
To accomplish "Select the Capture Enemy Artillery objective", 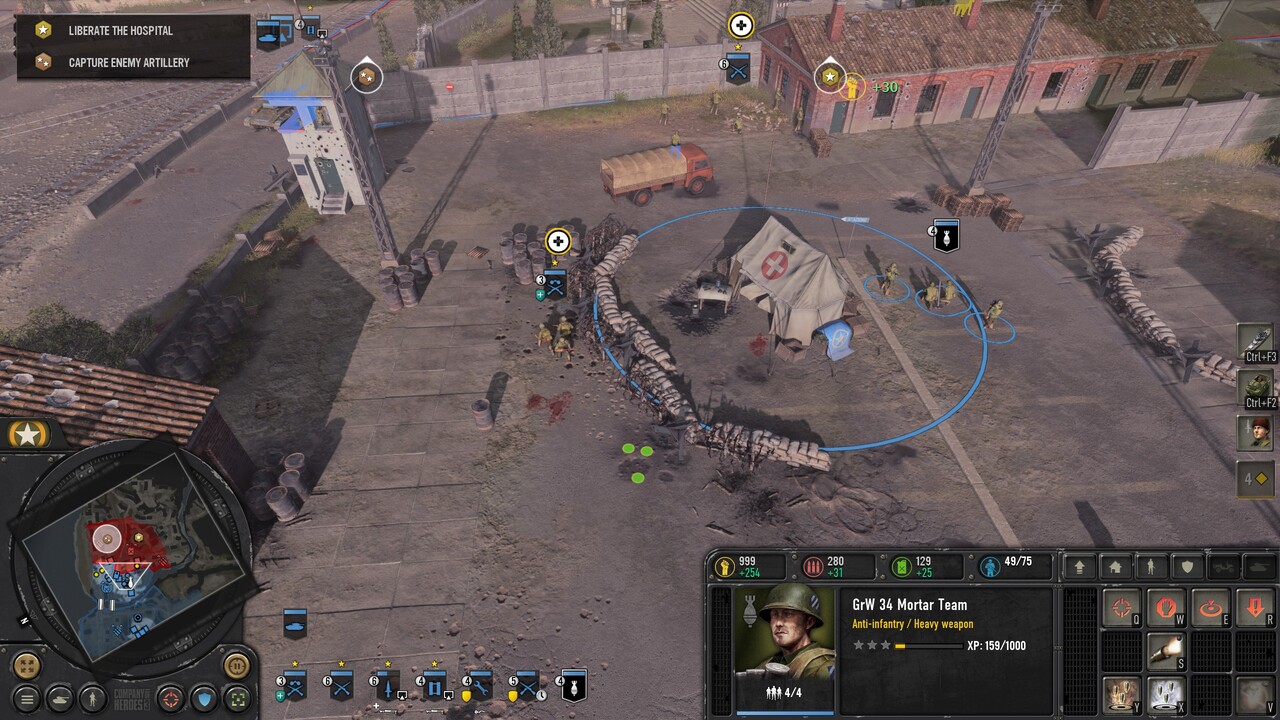I will pos(128,62).
